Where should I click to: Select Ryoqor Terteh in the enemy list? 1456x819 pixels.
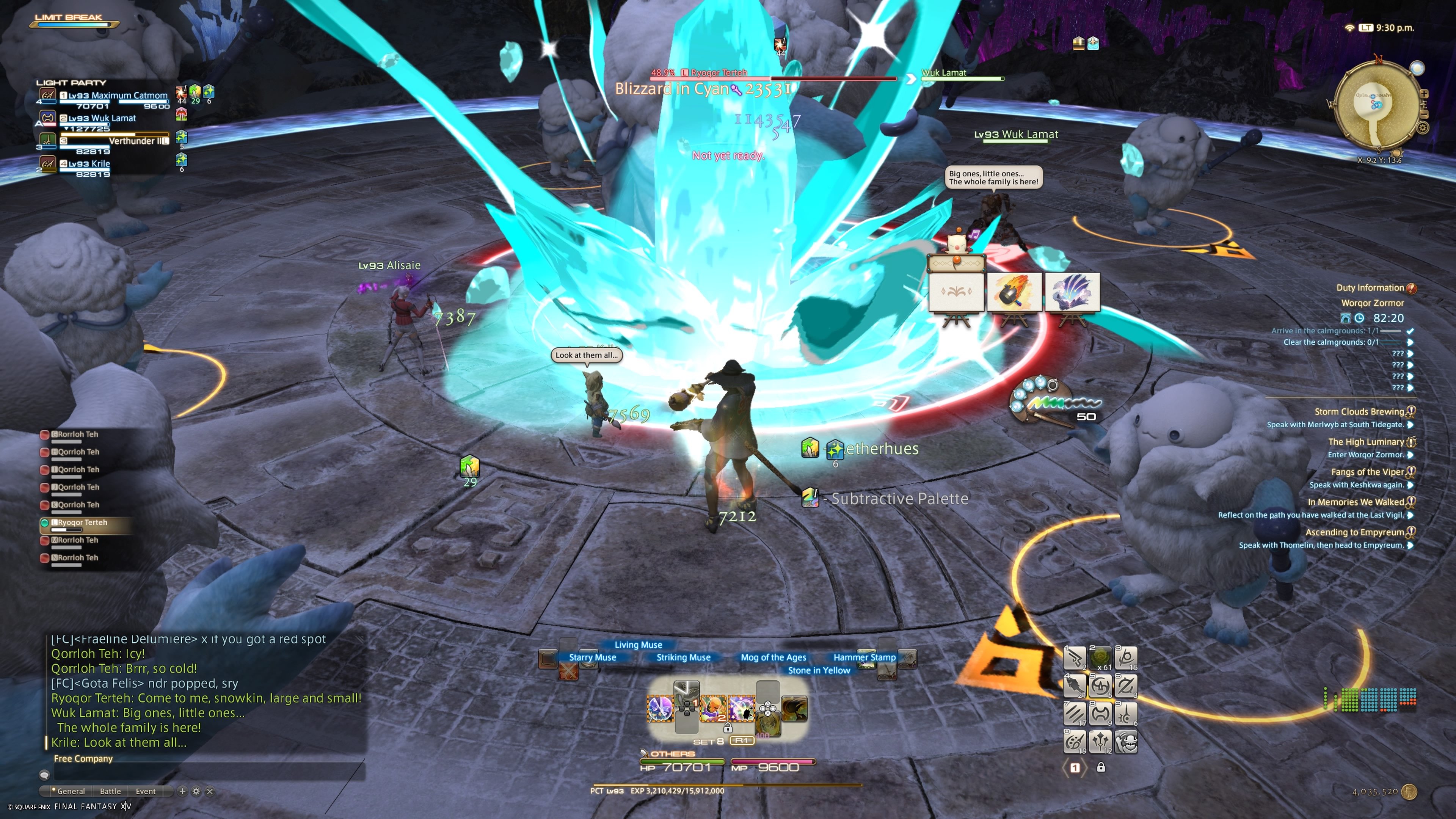coord(83,523)
